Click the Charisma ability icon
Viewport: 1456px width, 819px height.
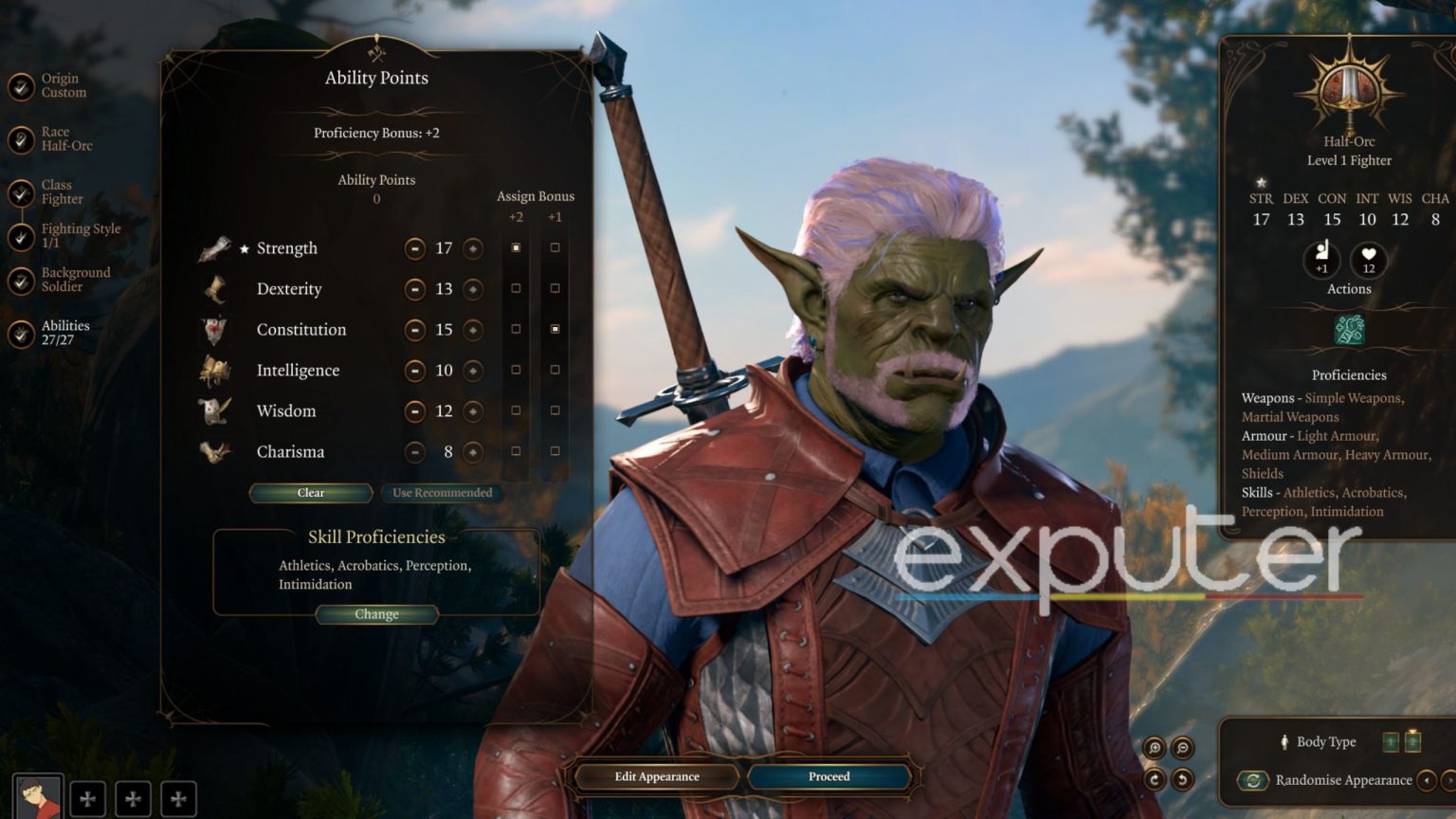tap(216, 451)
